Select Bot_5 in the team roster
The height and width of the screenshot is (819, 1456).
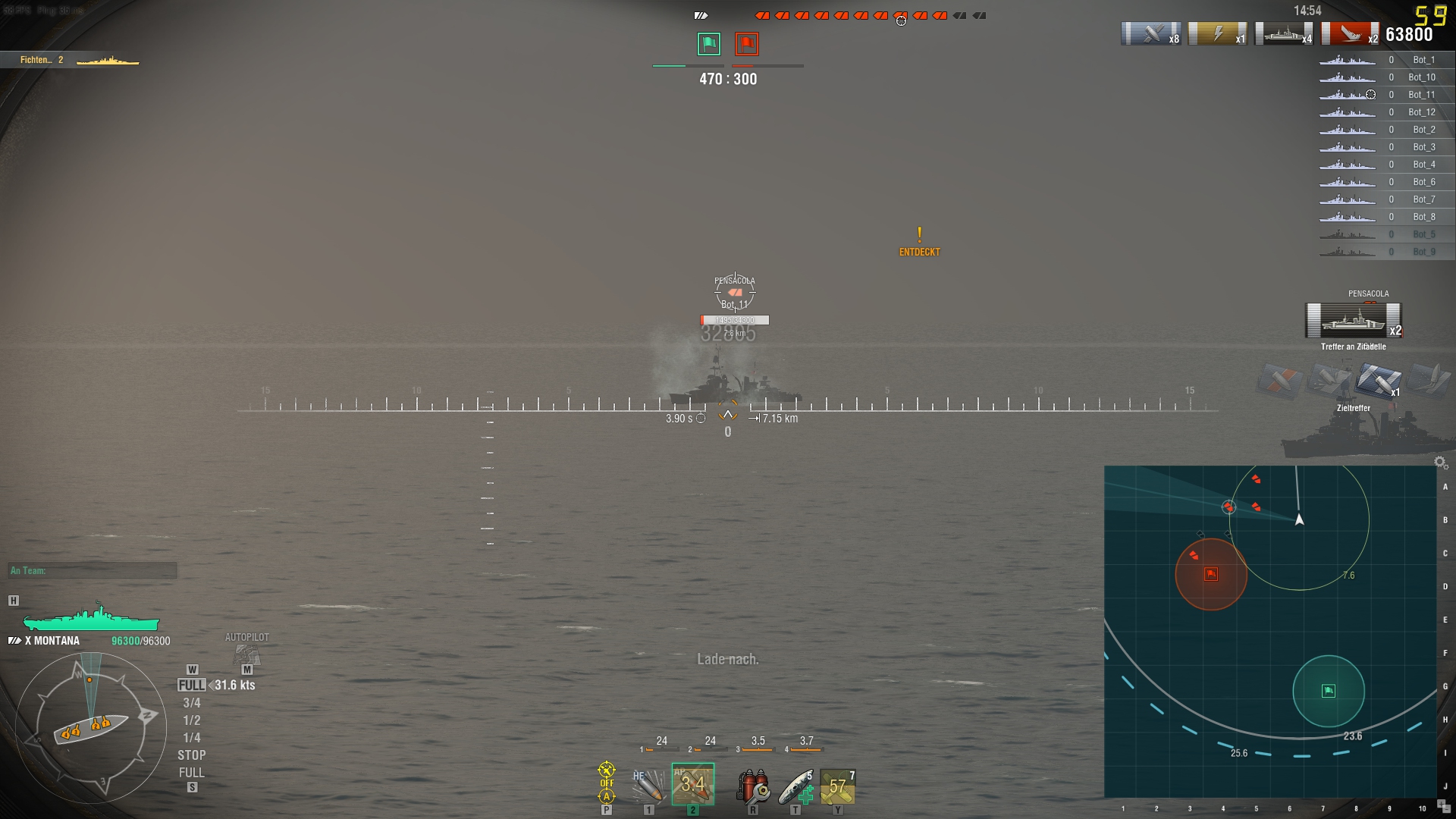point(1424,234)
